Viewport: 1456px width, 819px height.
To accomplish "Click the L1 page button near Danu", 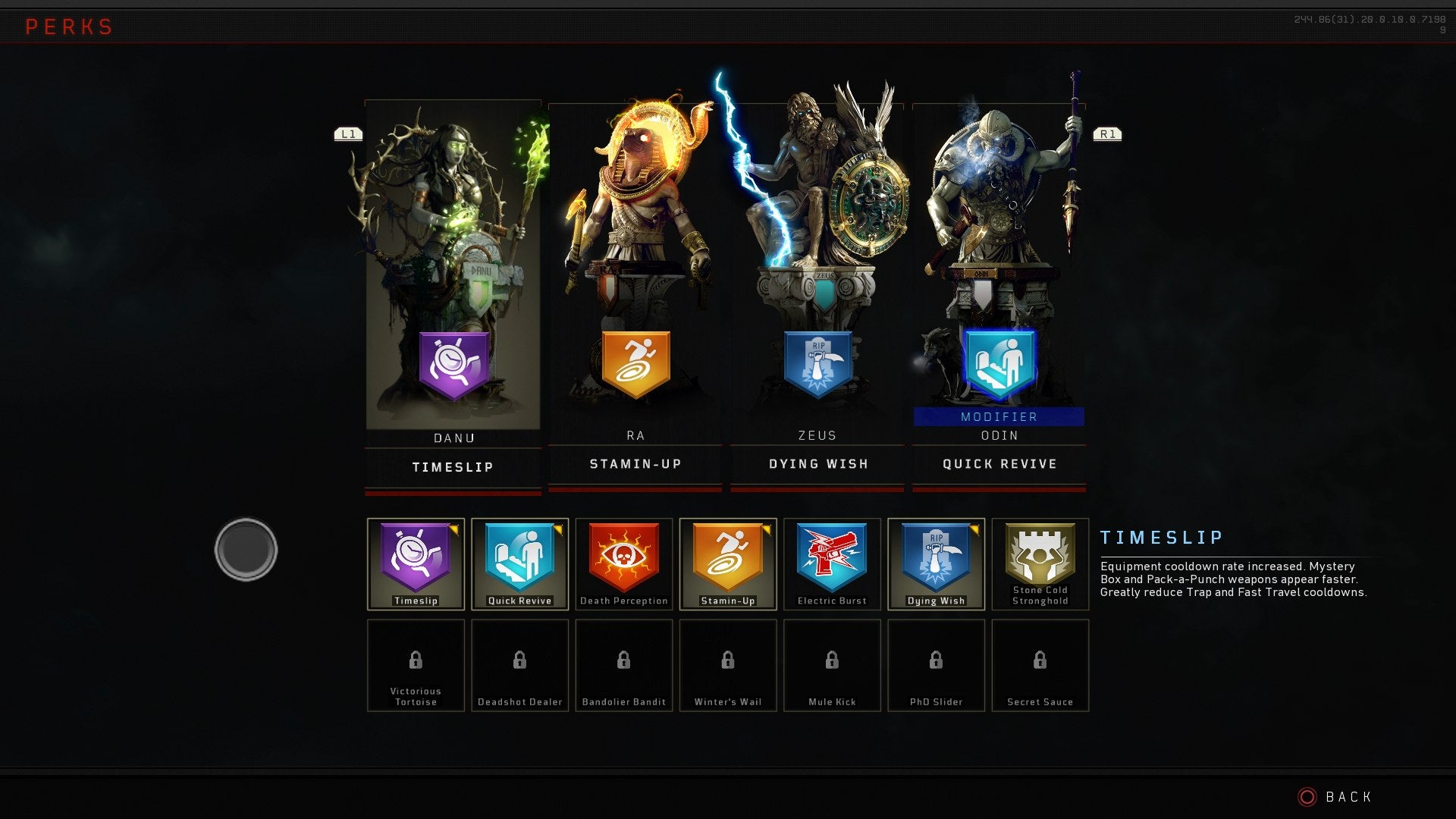I will pyautogui.click(x=350, y=133).
